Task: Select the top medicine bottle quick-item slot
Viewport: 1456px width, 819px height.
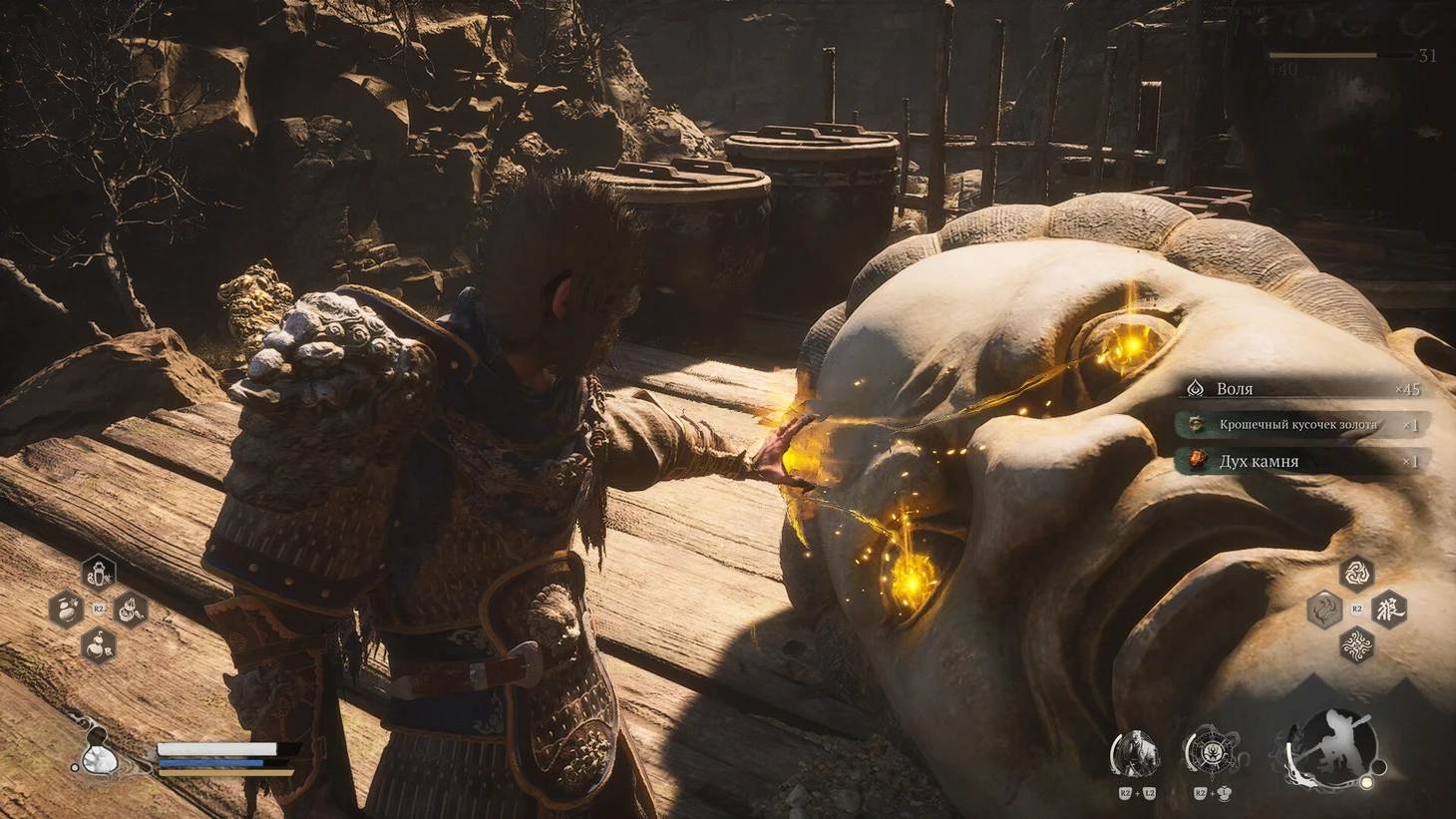Action: (98, 574)
